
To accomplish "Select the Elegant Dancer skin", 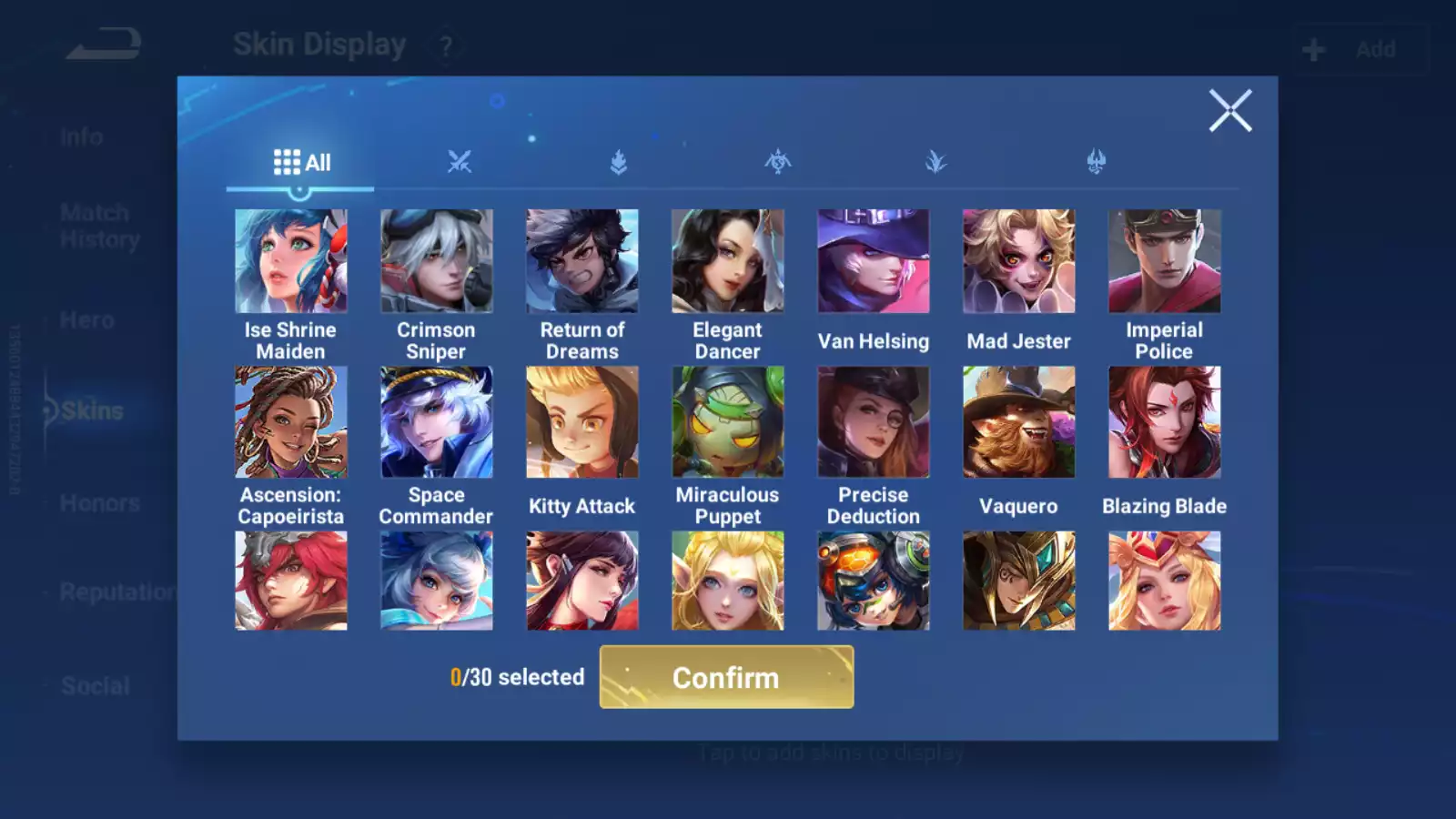I will coord(728,262).
